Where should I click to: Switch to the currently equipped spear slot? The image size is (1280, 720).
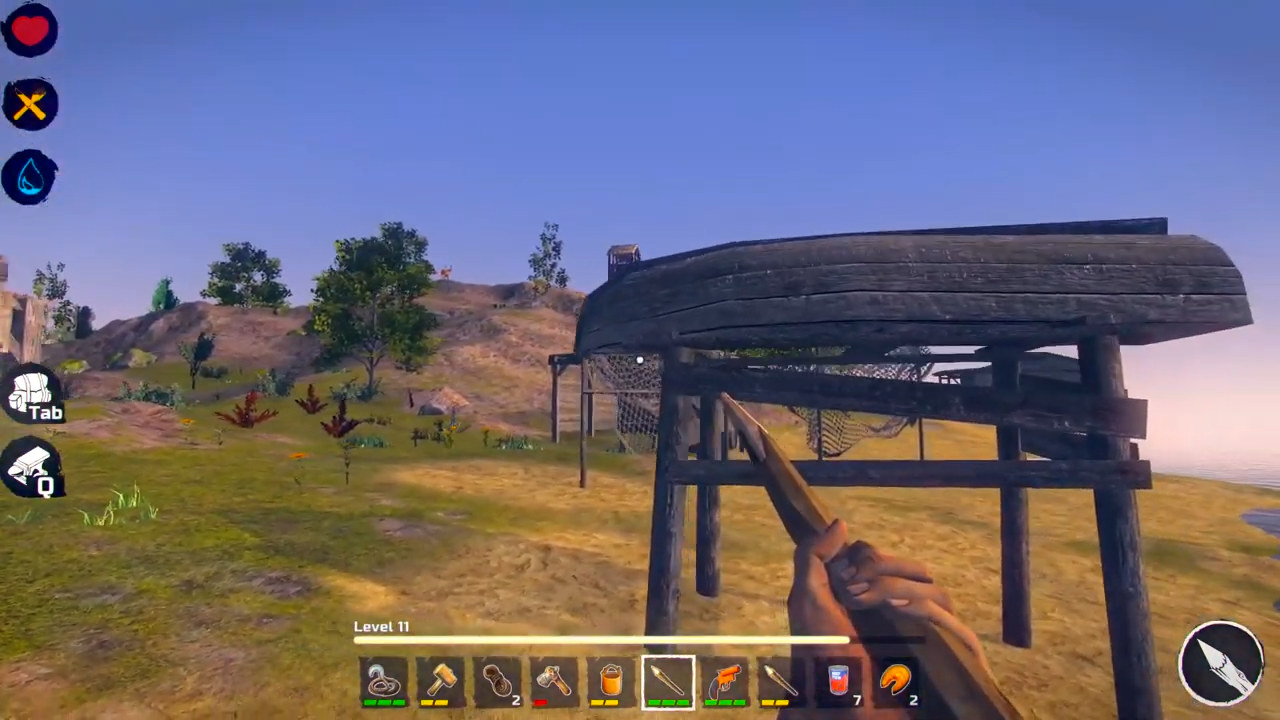point(668,681)
